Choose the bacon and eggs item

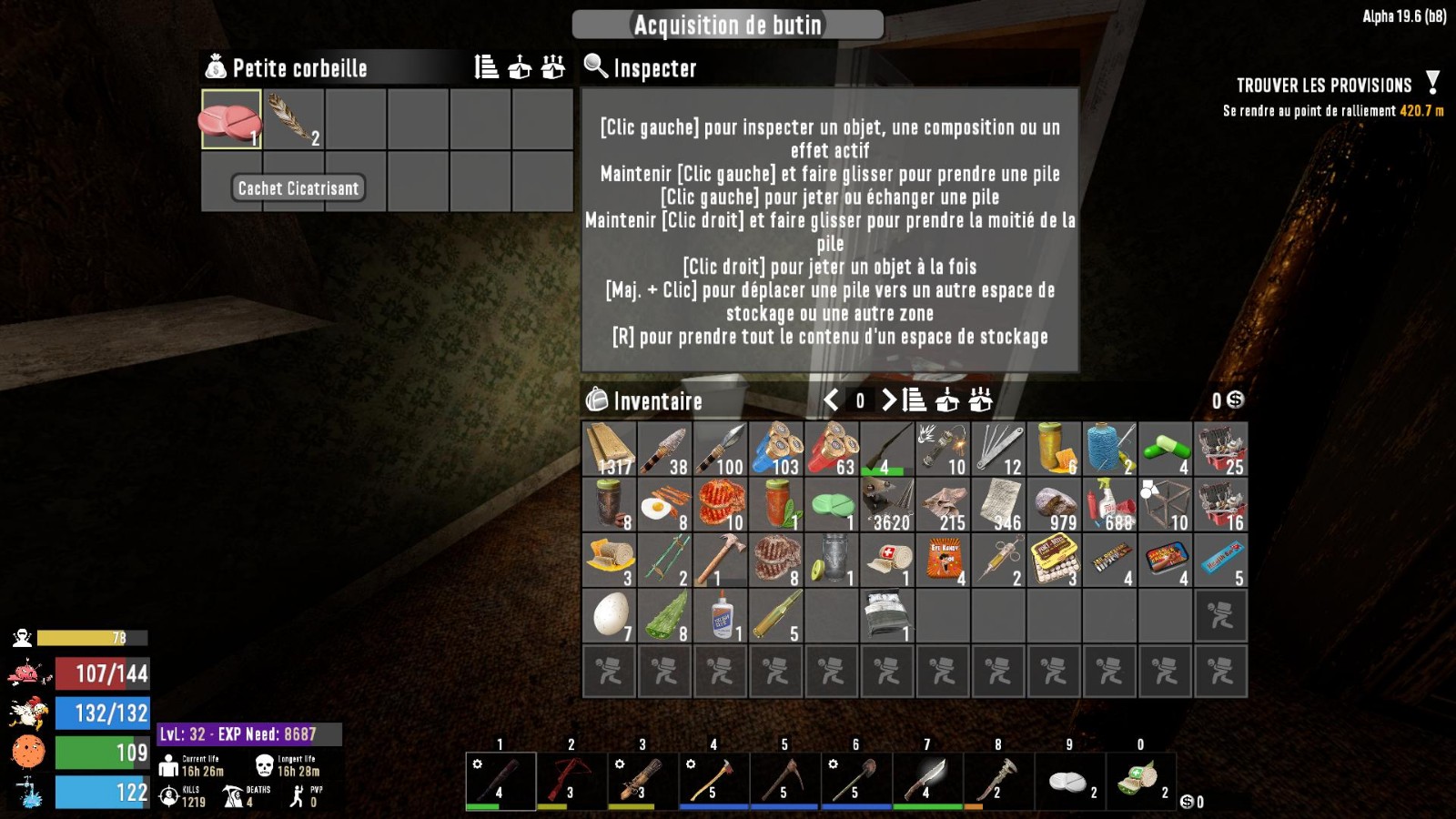tap(664, 505)
